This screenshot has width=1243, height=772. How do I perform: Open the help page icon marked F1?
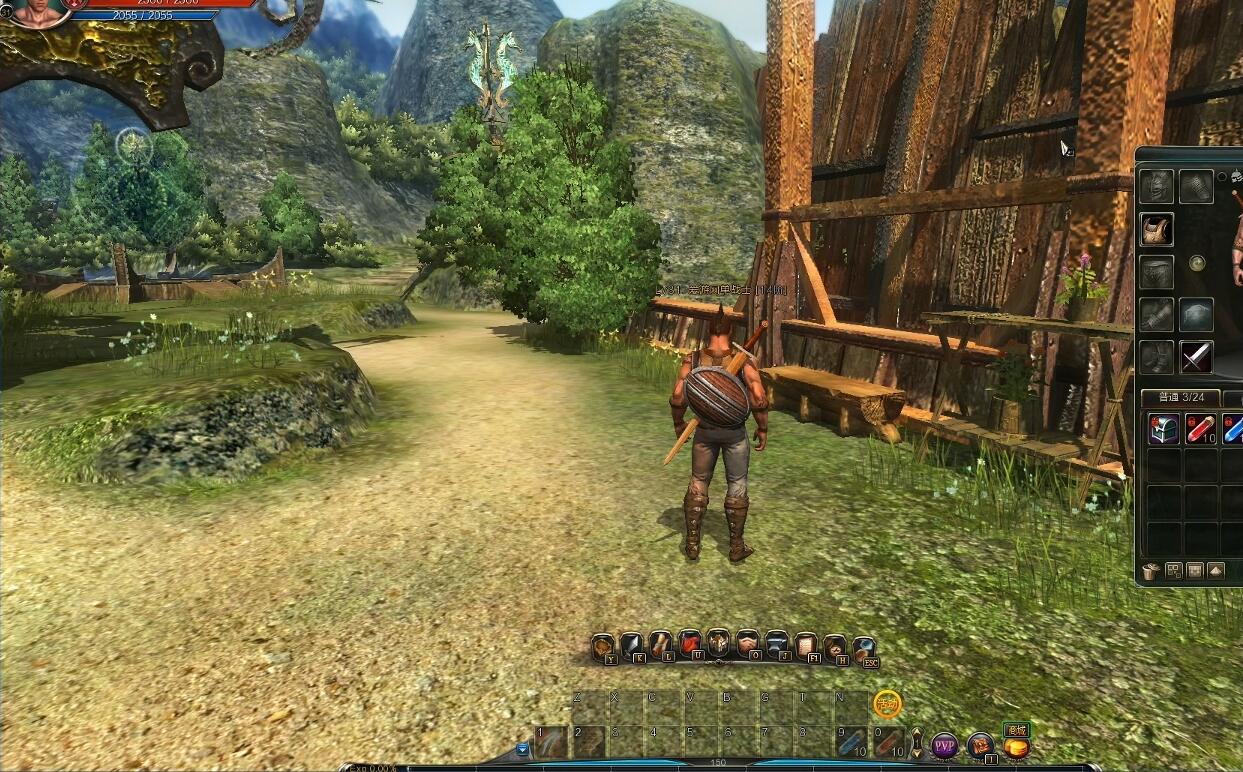coord(806,646)
